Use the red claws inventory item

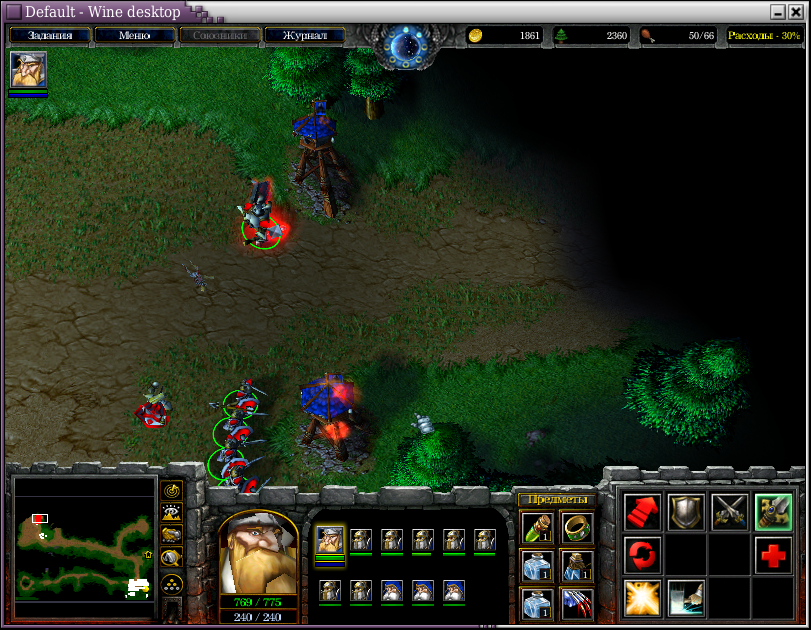[x=576, y=603]
